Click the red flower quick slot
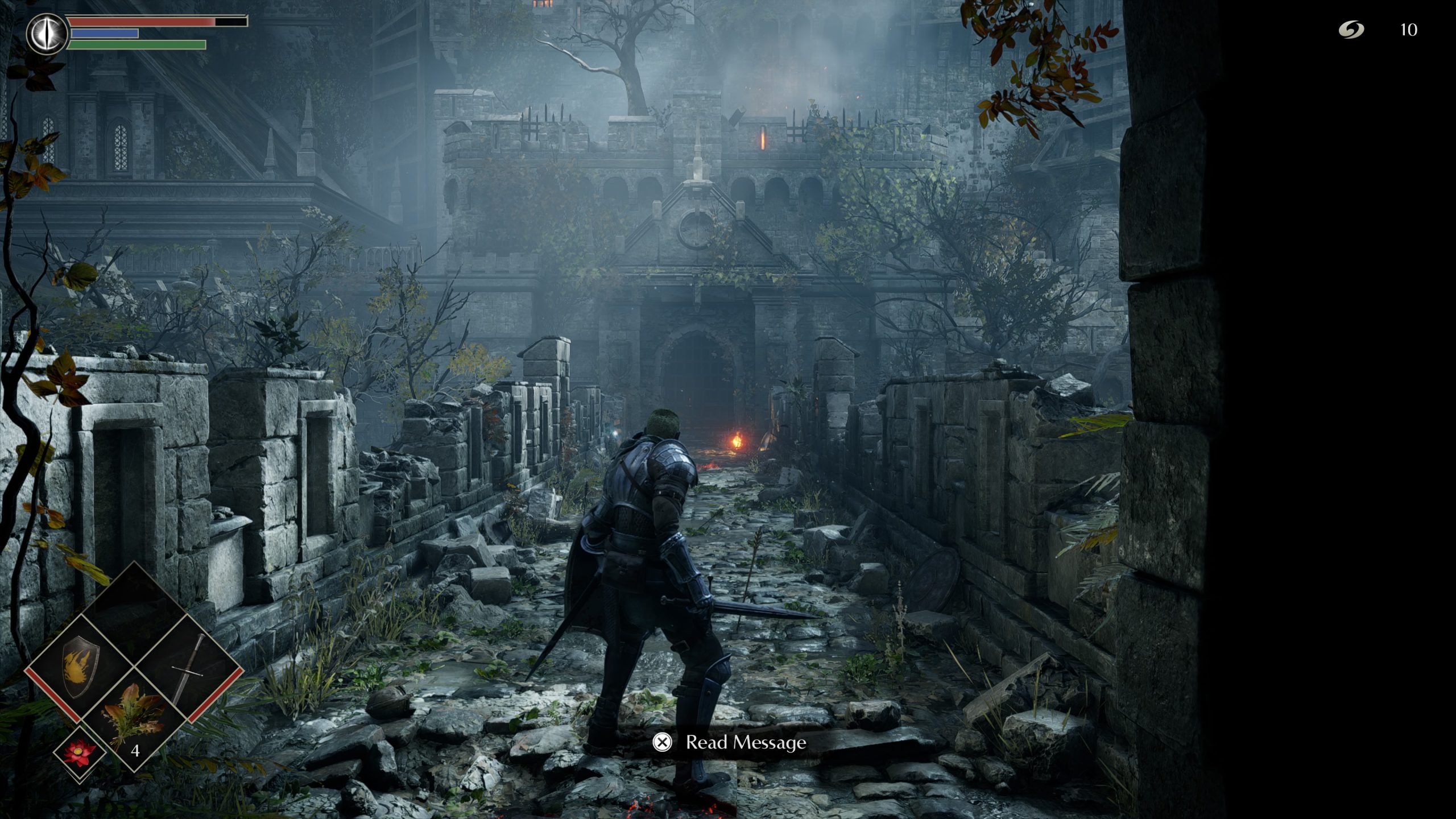The width and height of the screenshot is (1456, 819). point(78,753)
